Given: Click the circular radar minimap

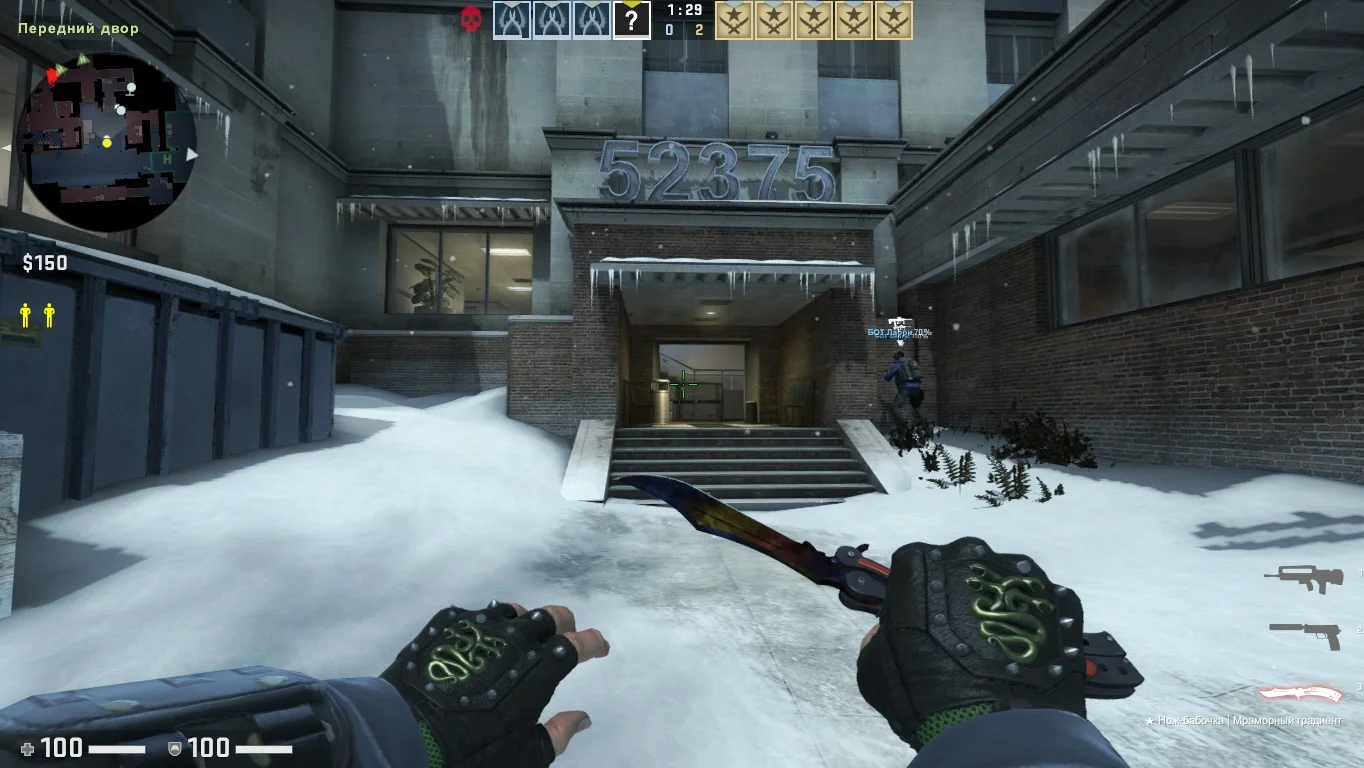Looking at the screenshot, I should 107,142.
